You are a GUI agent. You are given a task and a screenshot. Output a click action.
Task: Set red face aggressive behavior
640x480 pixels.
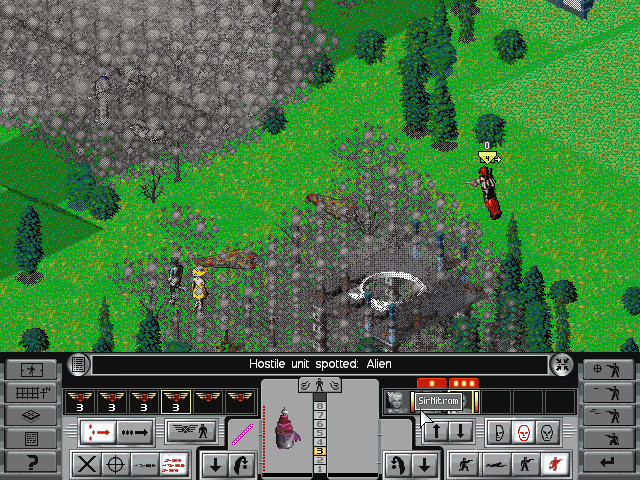pyautogui.click(x=521, y=432)
